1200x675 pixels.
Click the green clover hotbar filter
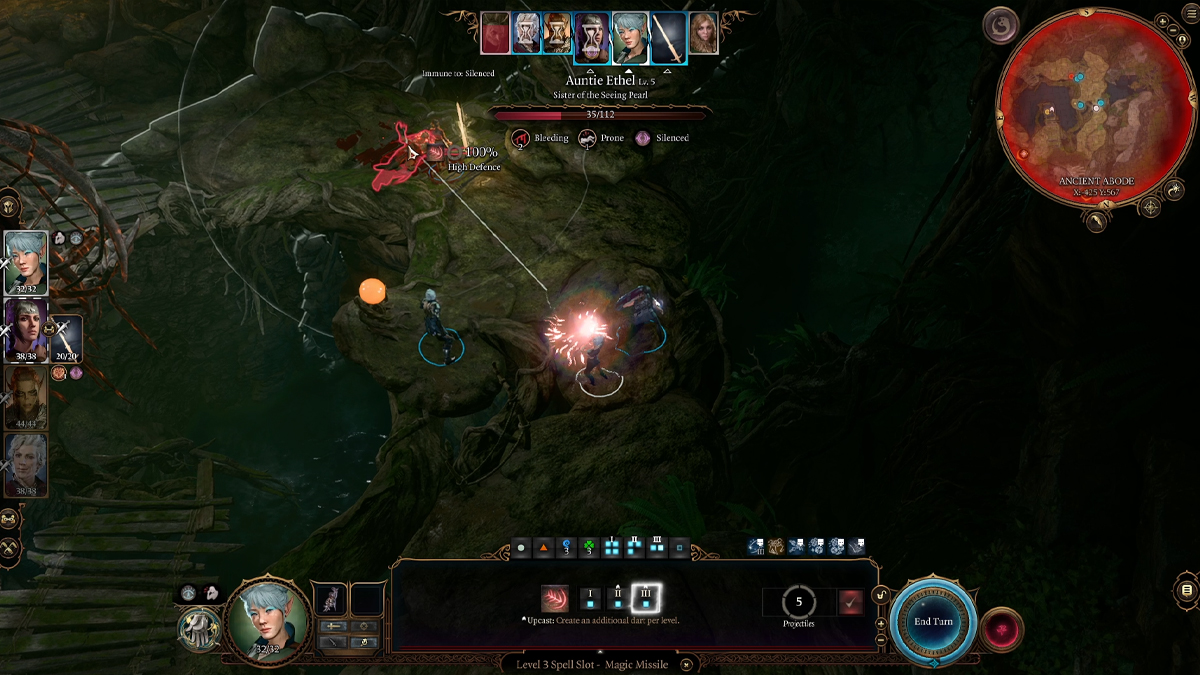point(589,548)
